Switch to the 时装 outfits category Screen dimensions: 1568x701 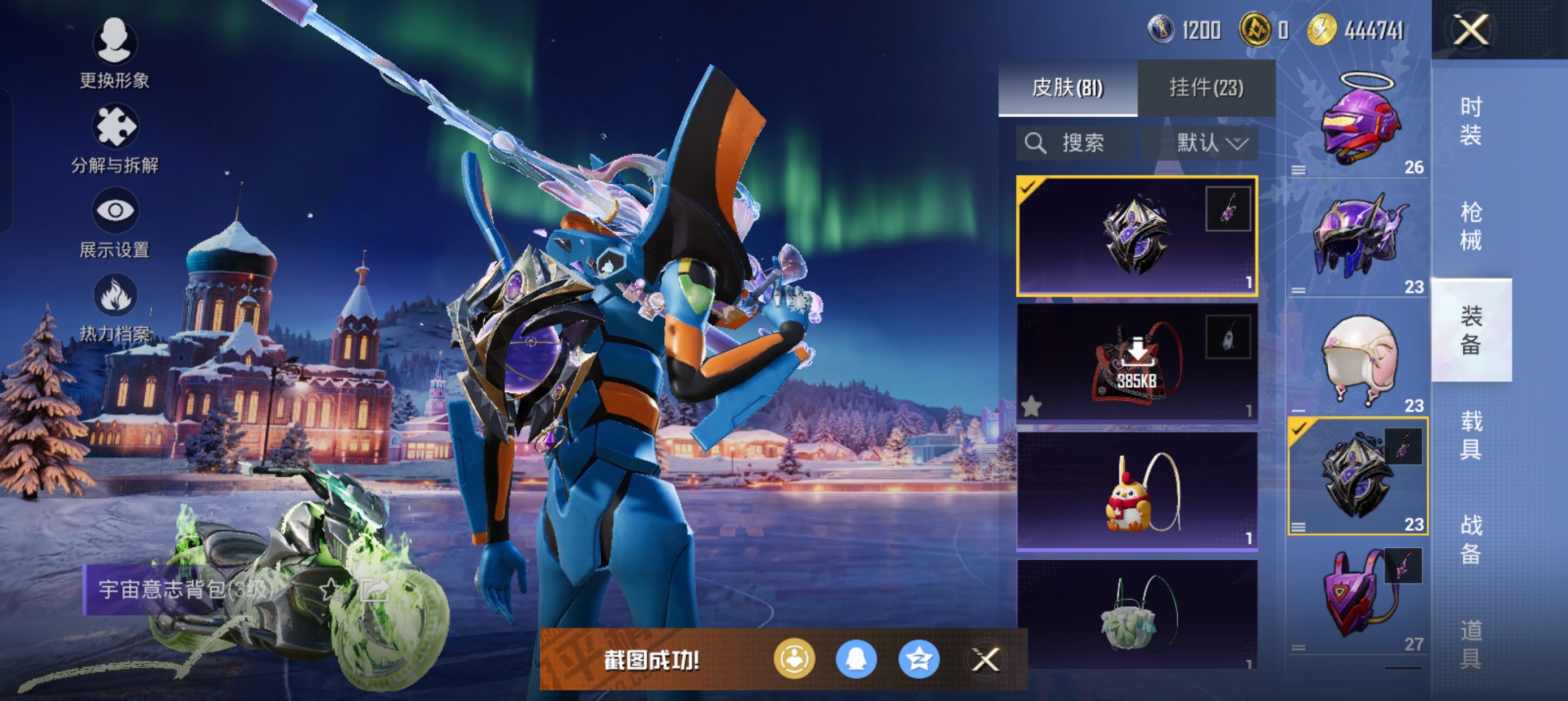[1471, 120]
